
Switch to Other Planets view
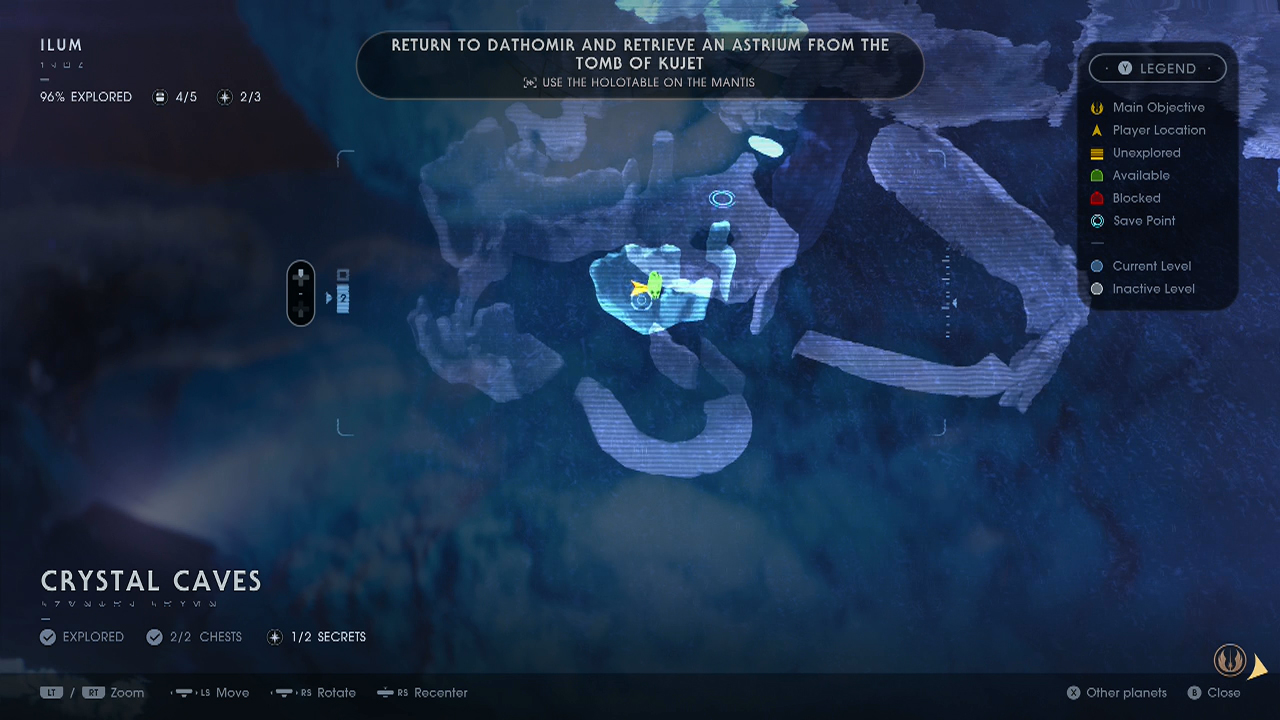click(x=1116, y=693)
